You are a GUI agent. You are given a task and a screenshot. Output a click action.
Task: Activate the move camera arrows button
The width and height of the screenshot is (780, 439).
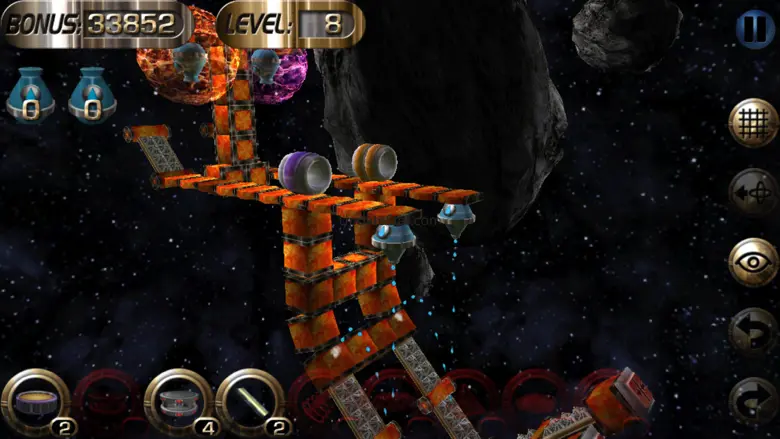752,192
